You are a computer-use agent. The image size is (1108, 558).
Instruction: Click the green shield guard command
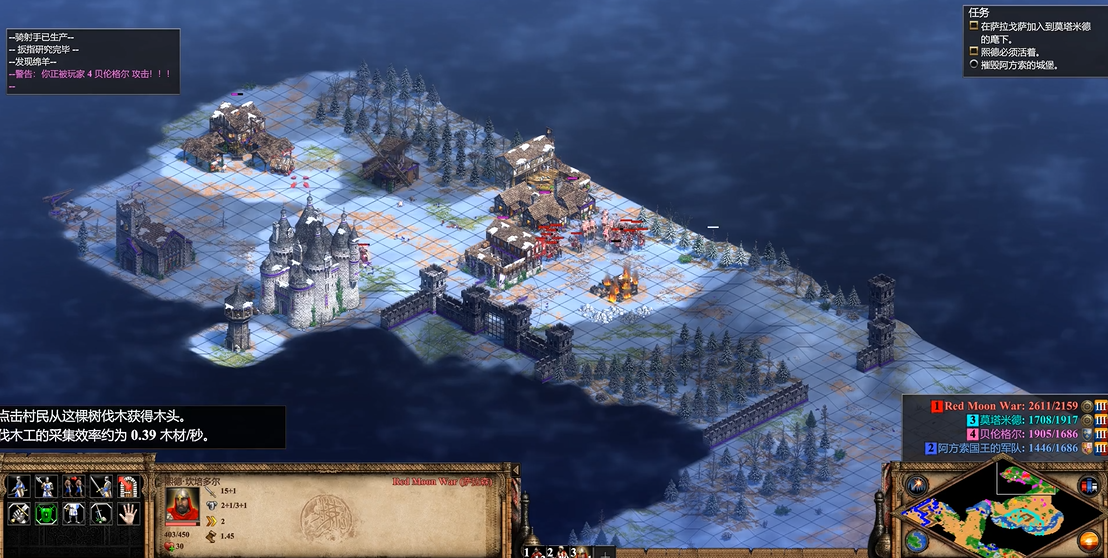(x=45, y=514)
